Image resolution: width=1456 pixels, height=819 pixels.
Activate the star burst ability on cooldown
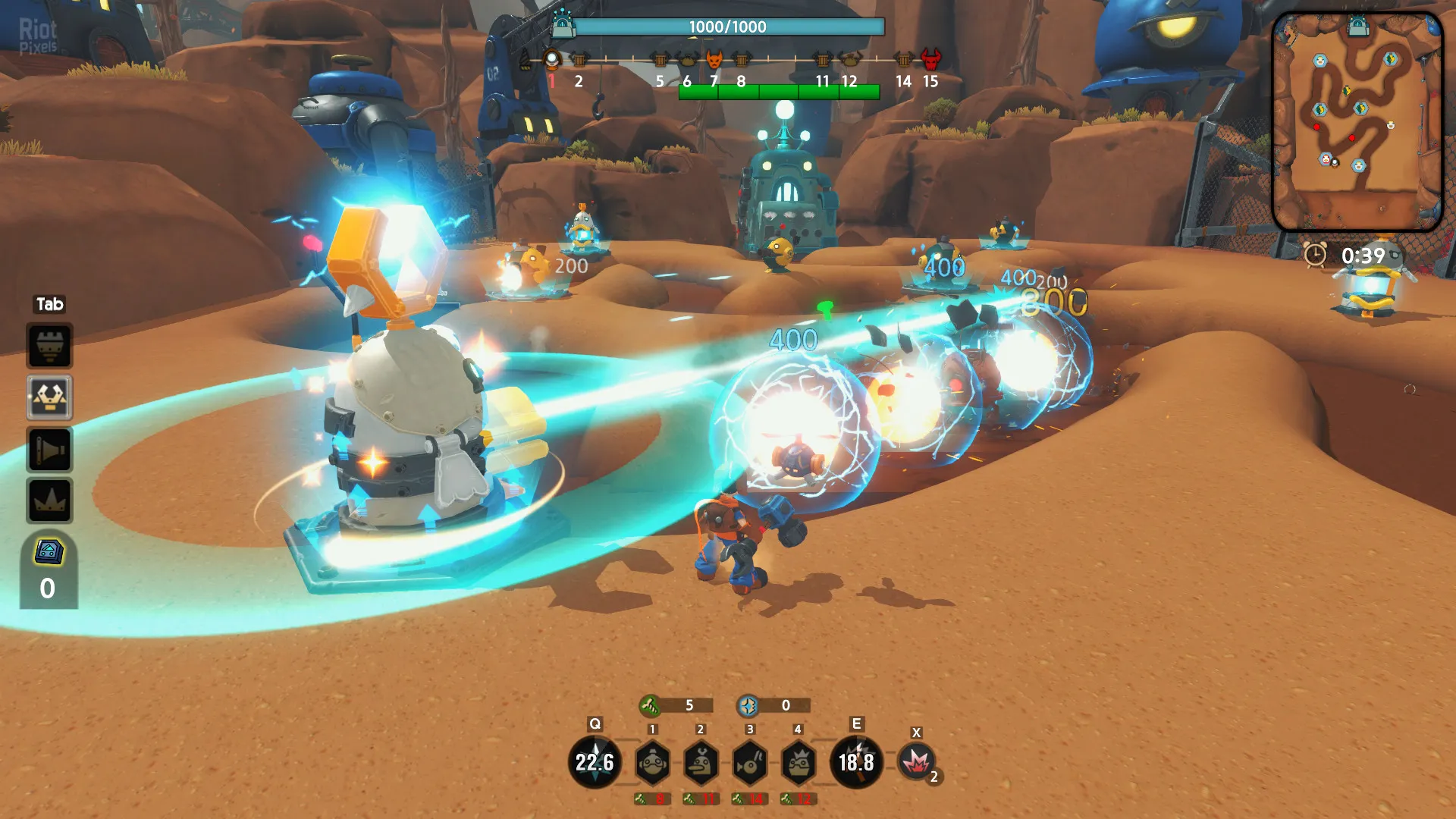coord(595,762)
